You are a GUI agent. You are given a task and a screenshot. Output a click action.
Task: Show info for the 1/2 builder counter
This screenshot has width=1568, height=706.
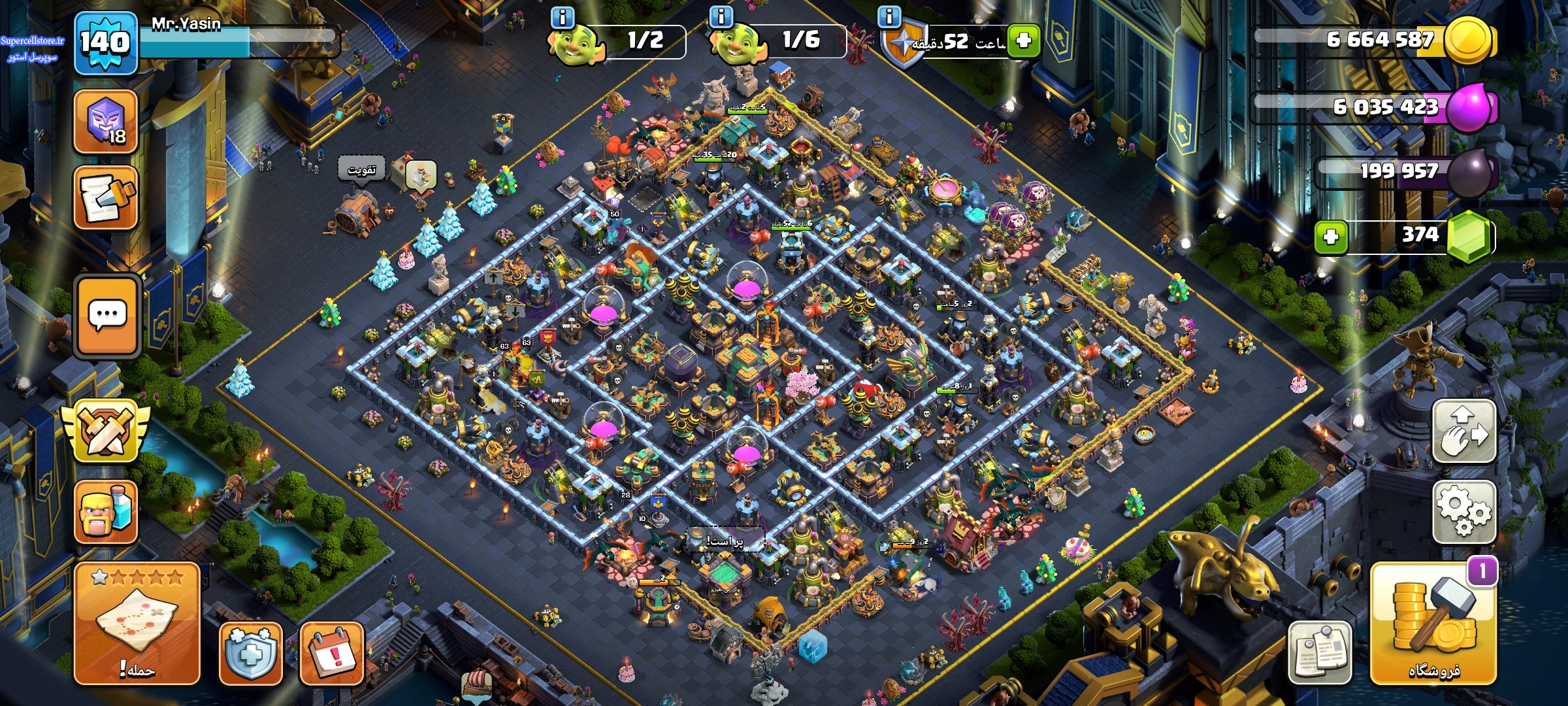click(x=563, y=17)
